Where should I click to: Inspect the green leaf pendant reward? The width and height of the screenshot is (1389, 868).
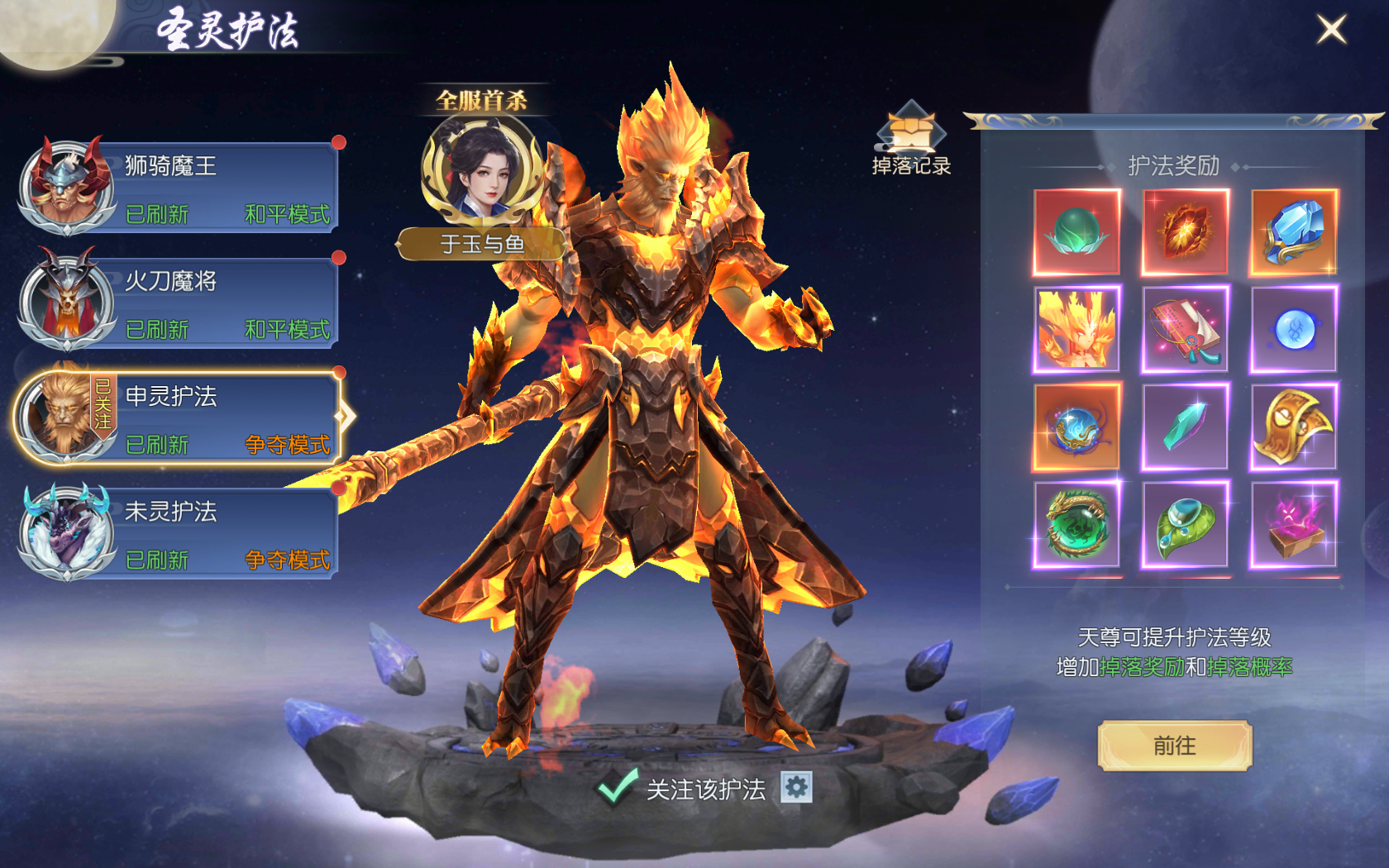1186,524
